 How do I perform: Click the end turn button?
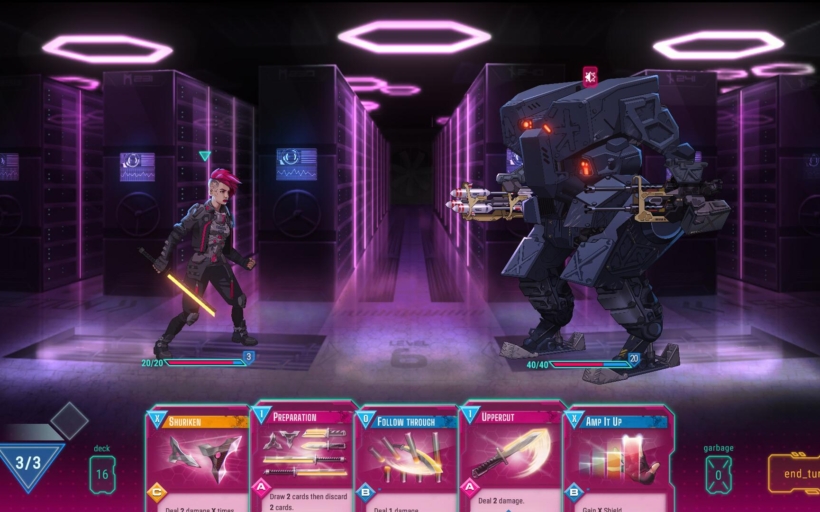795,474
